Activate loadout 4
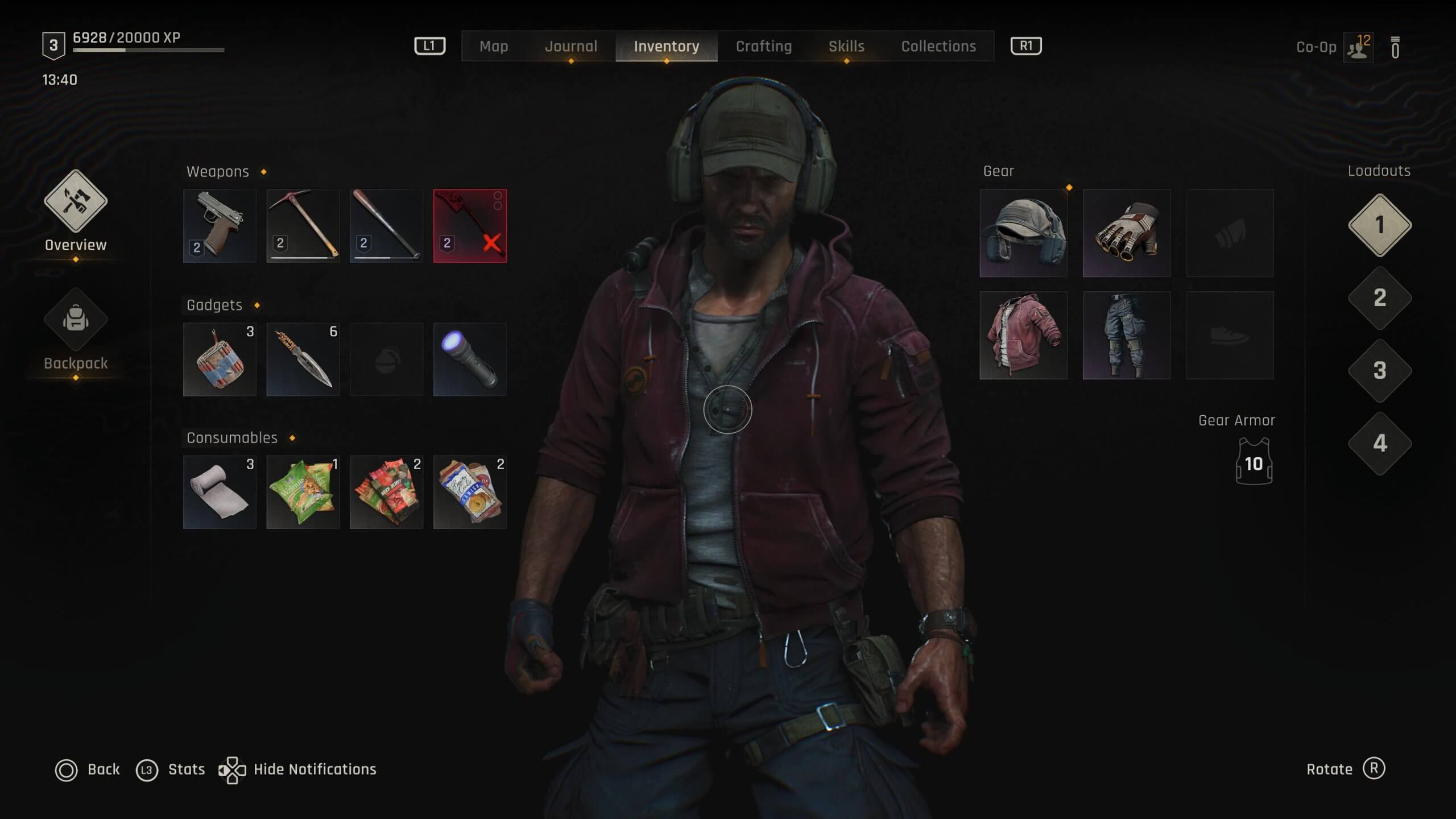 tap(1379, 444)
